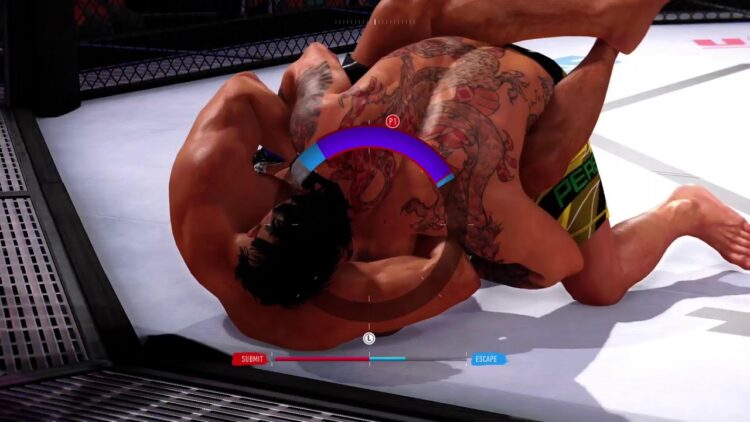
Task: Click the blue ESCAPE label
Action: [x=488, y=359]
